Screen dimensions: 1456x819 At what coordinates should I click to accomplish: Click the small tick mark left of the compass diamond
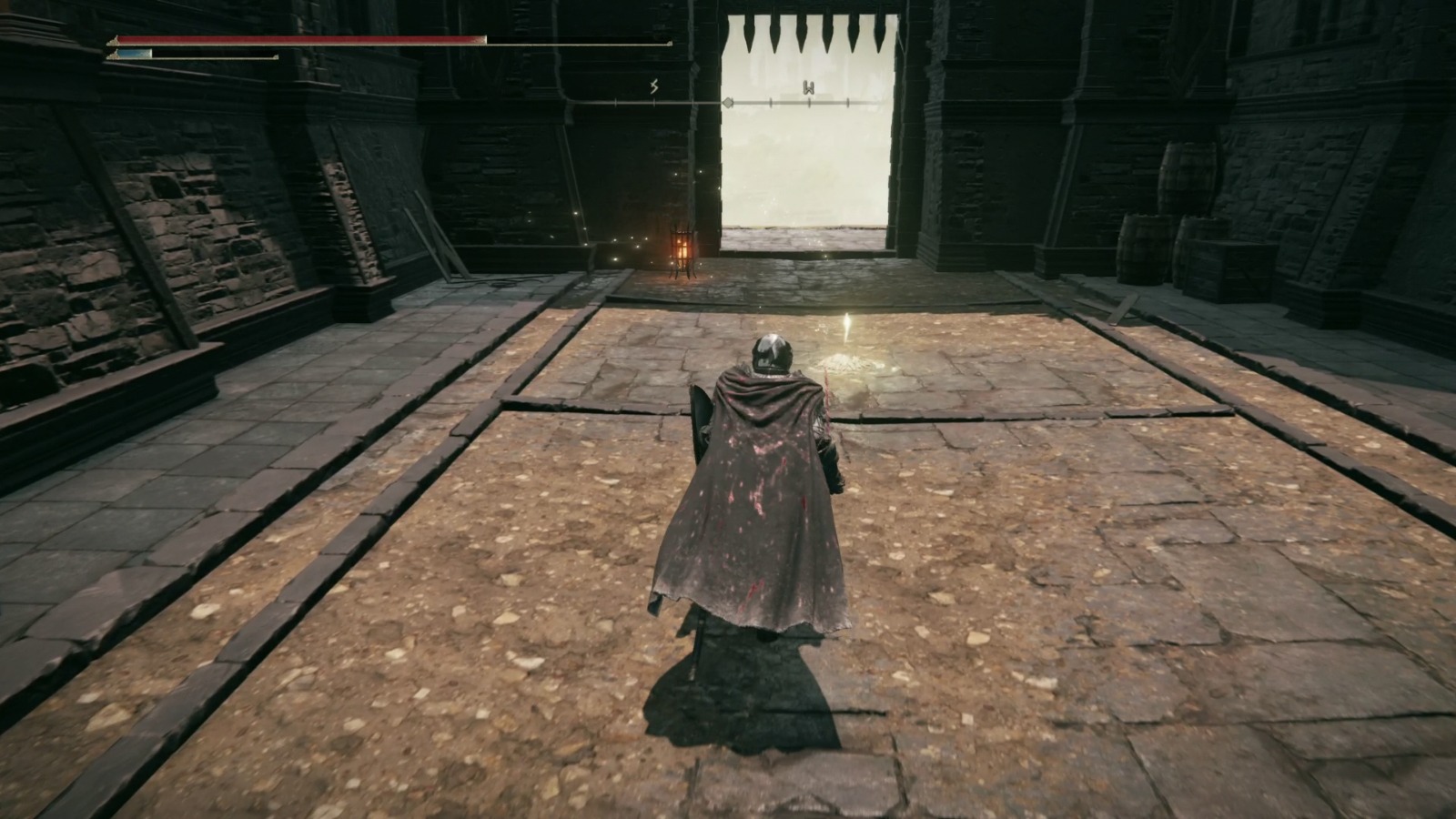pos(694,102)
